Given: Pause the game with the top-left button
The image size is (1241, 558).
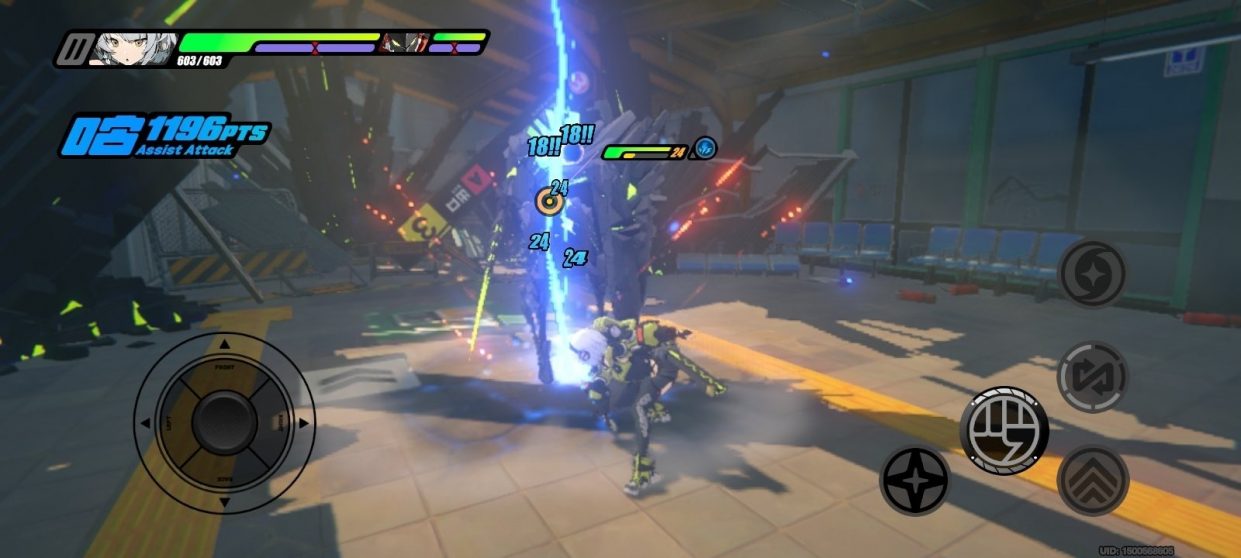Looking at the screenshot, I should [x=72, y=48].
